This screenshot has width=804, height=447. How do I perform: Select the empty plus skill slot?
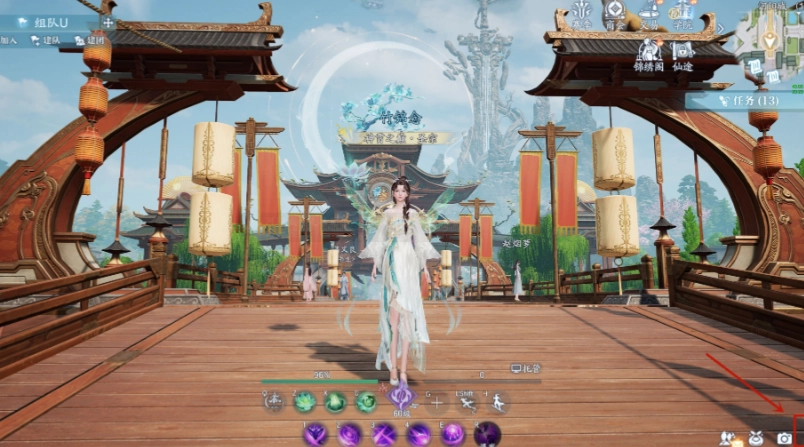point(436,402)
